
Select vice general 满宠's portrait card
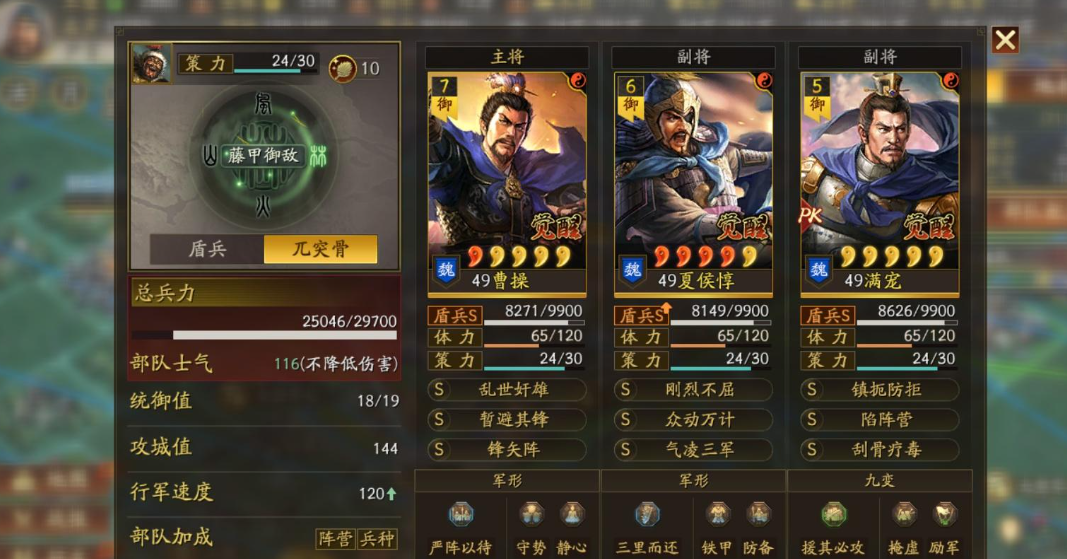click(x=879, y=170)
